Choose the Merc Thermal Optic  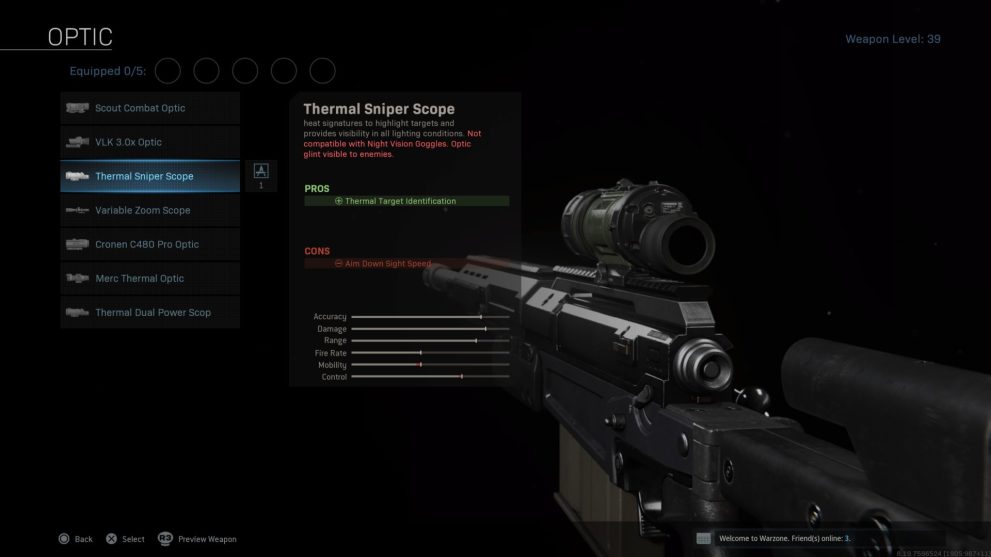coord(150,278)
